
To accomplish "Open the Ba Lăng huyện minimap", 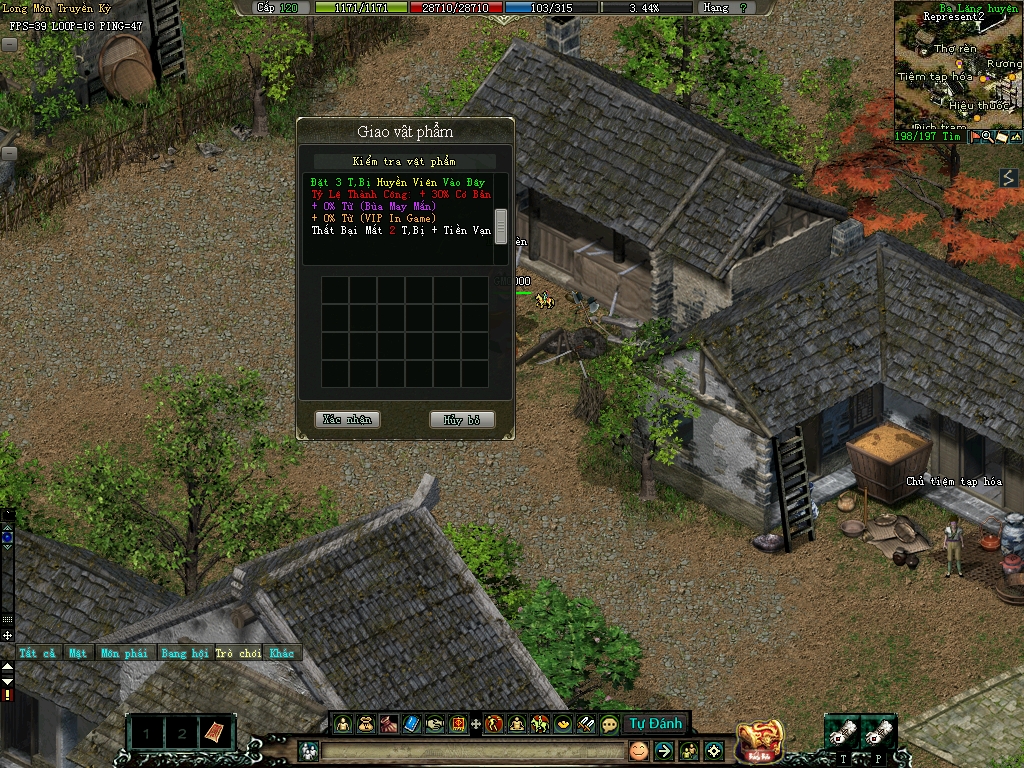I will (958, 65).
